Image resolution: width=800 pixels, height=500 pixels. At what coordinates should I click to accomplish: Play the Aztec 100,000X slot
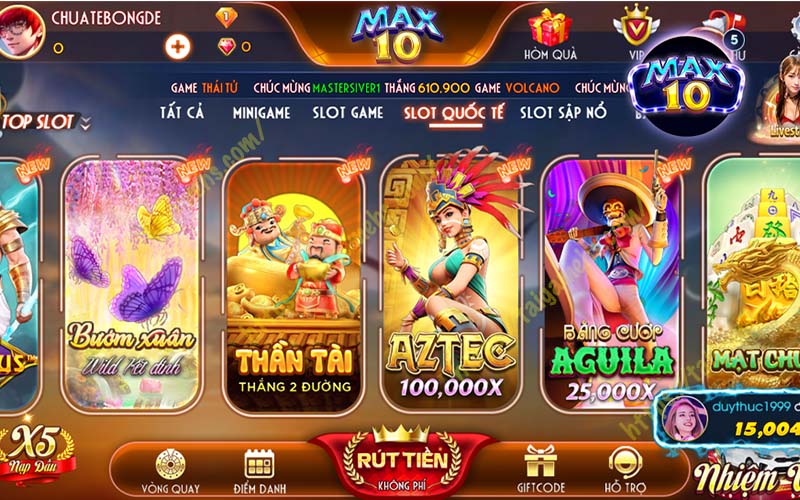(450, 280)
